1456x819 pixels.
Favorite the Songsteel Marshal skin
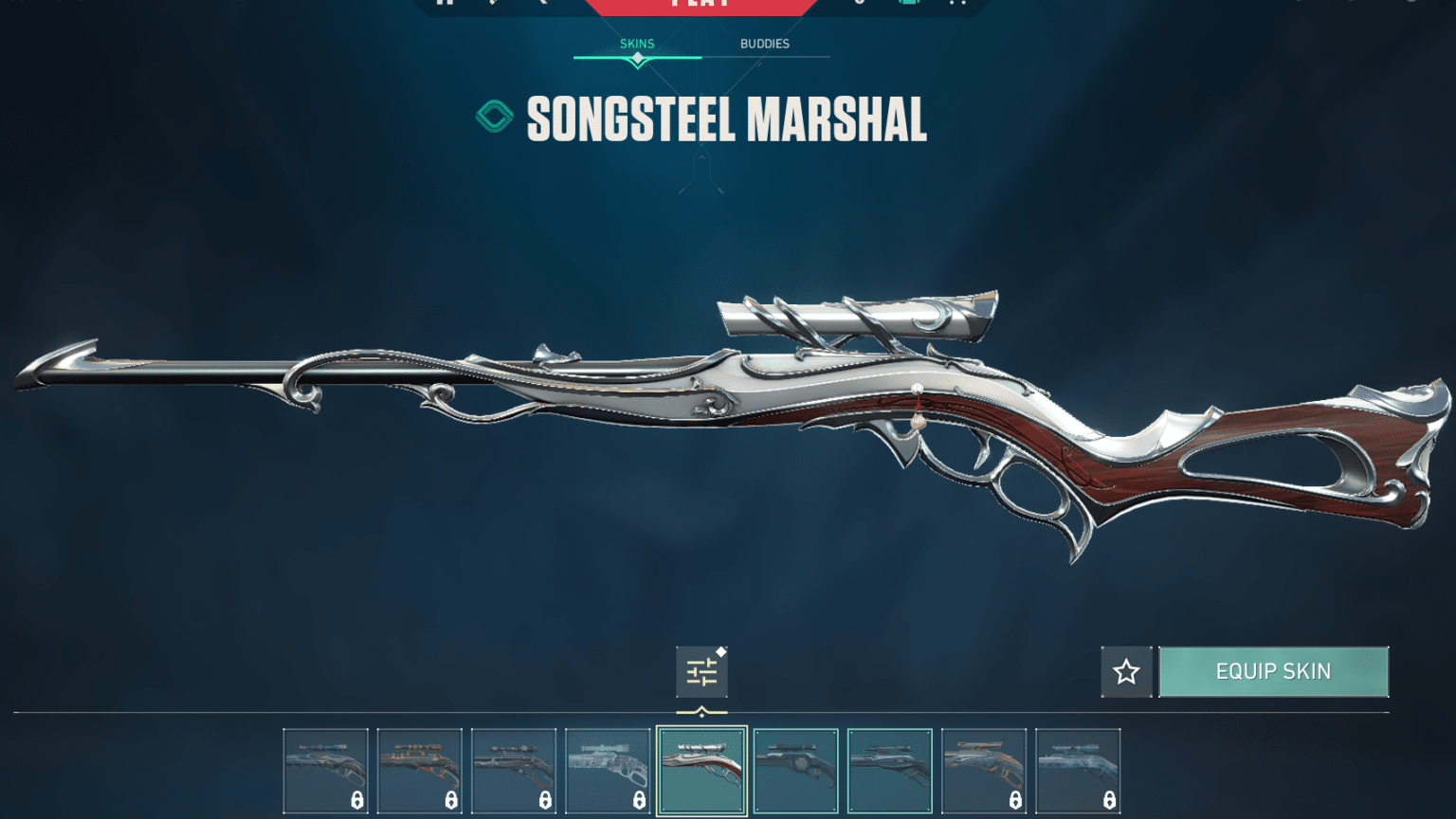(x=1126, y=671)
